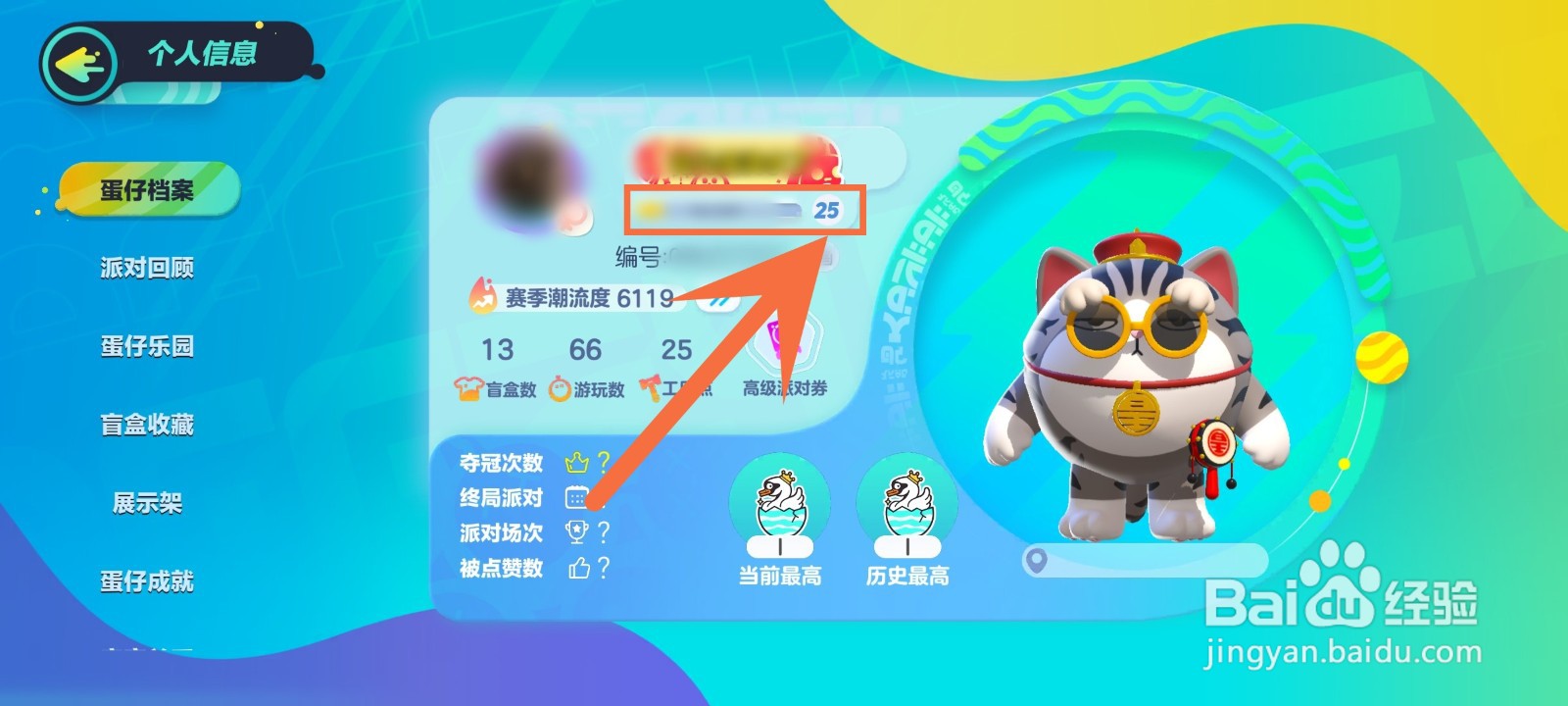Image resolution: width=1568 pixels, height=706 pixels.
Task: Click the thumbs-up icon beside 被点赞数
Action: coord(577,568)
